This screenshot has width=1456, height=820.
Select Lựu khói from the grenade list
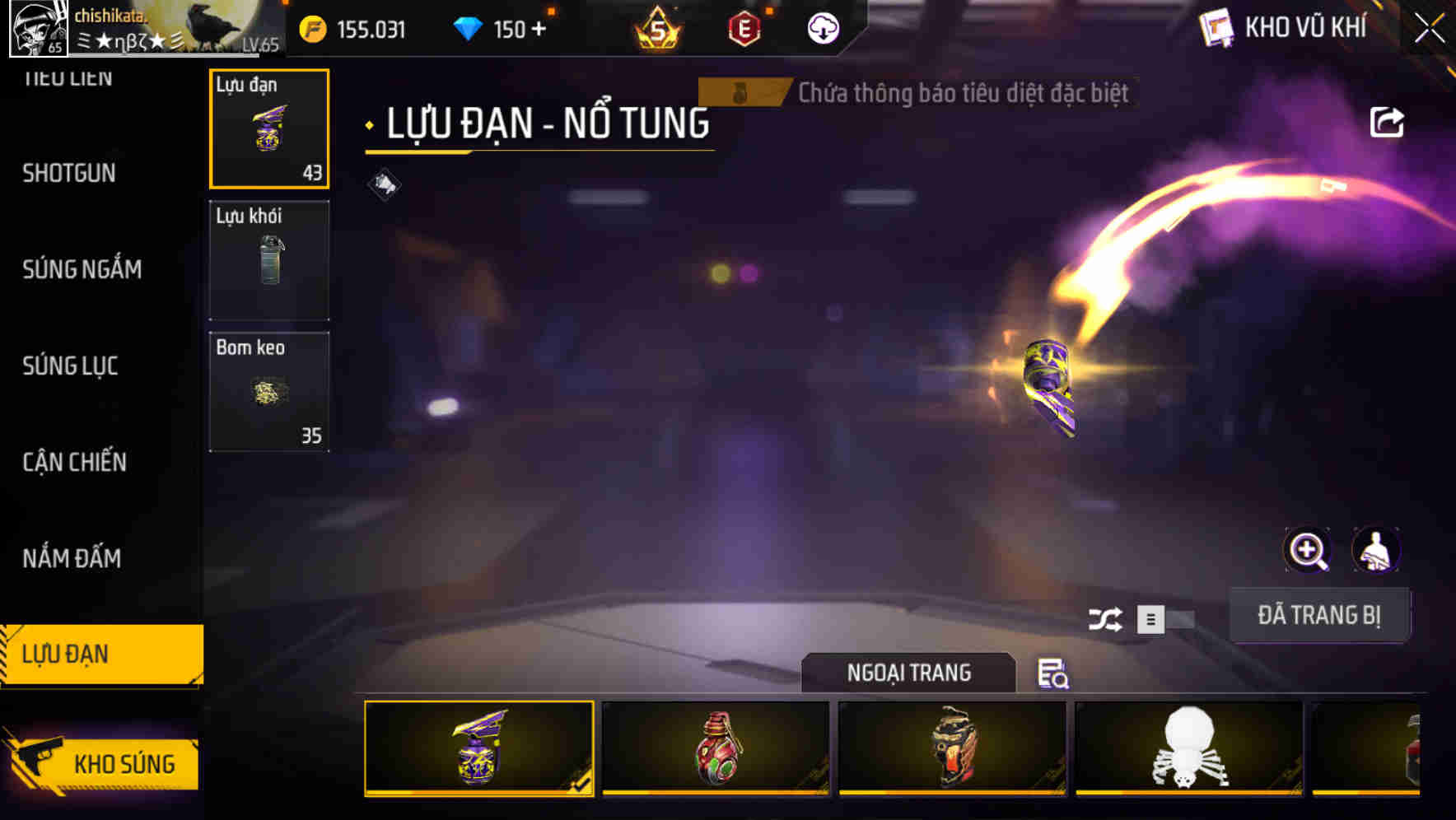(x=269, y=259)
